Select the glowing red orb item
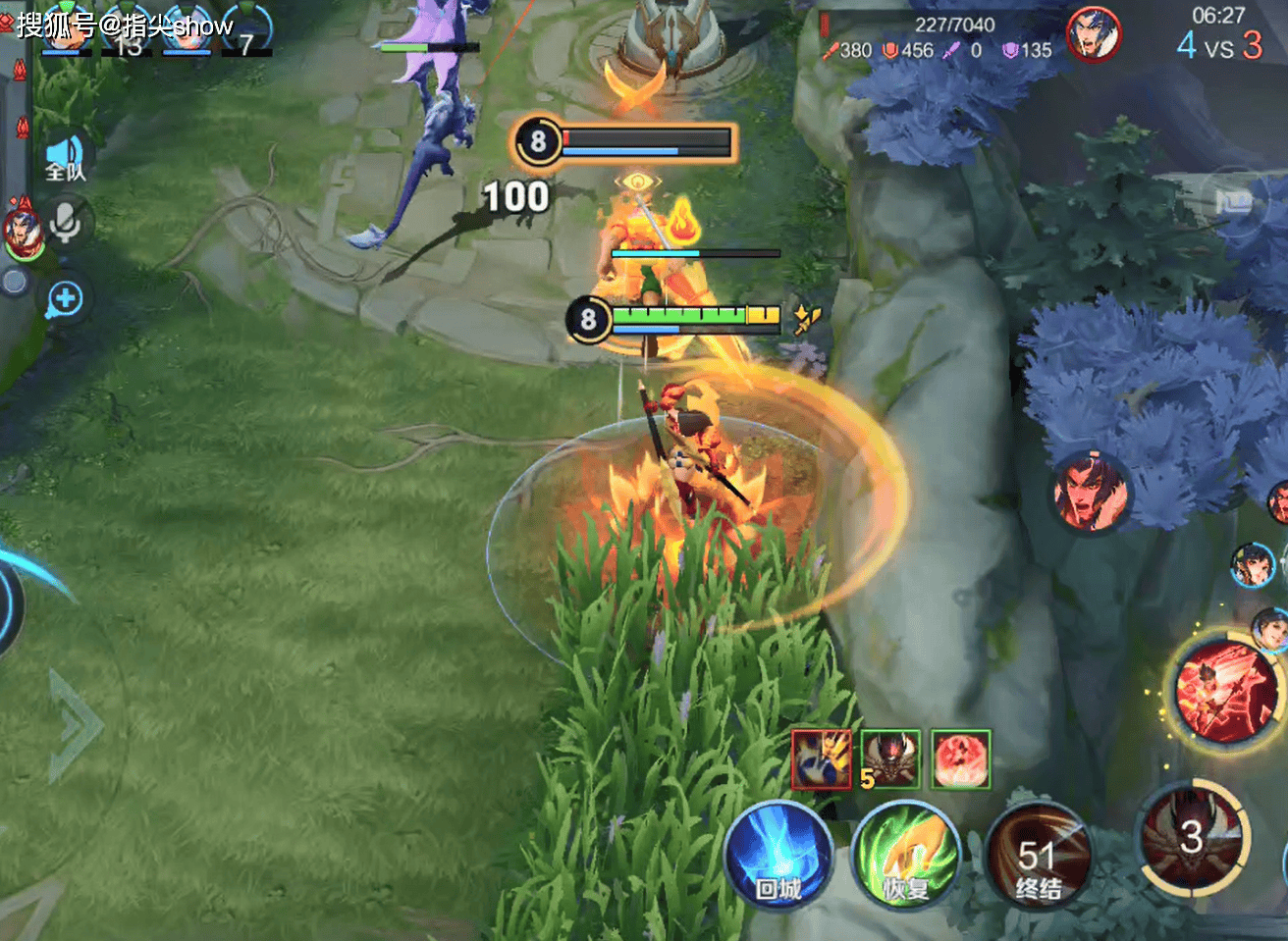 960,758
